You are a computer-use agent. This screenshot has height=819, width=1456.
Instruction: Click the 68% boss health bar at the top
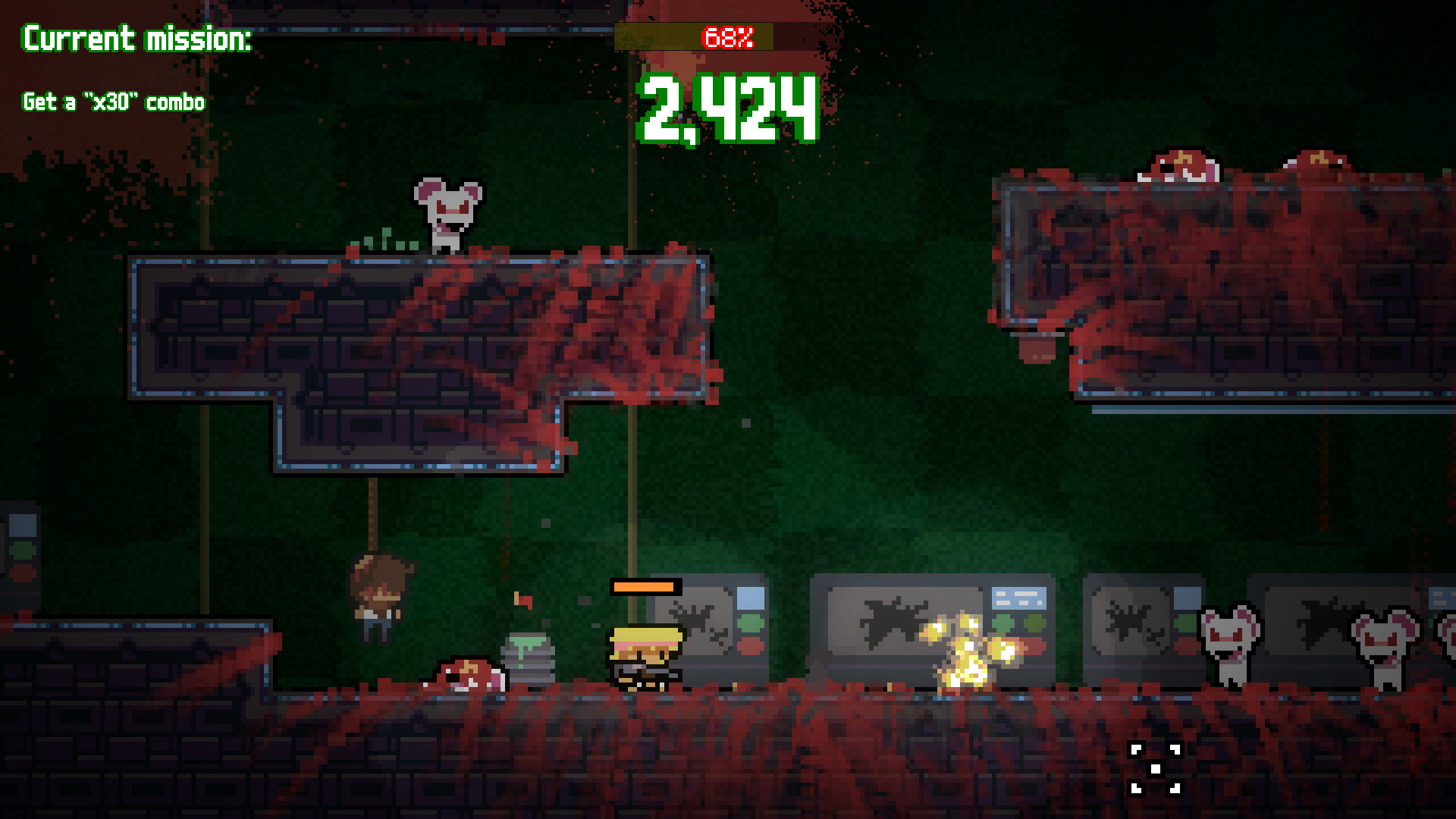click(x=726, y=34)
